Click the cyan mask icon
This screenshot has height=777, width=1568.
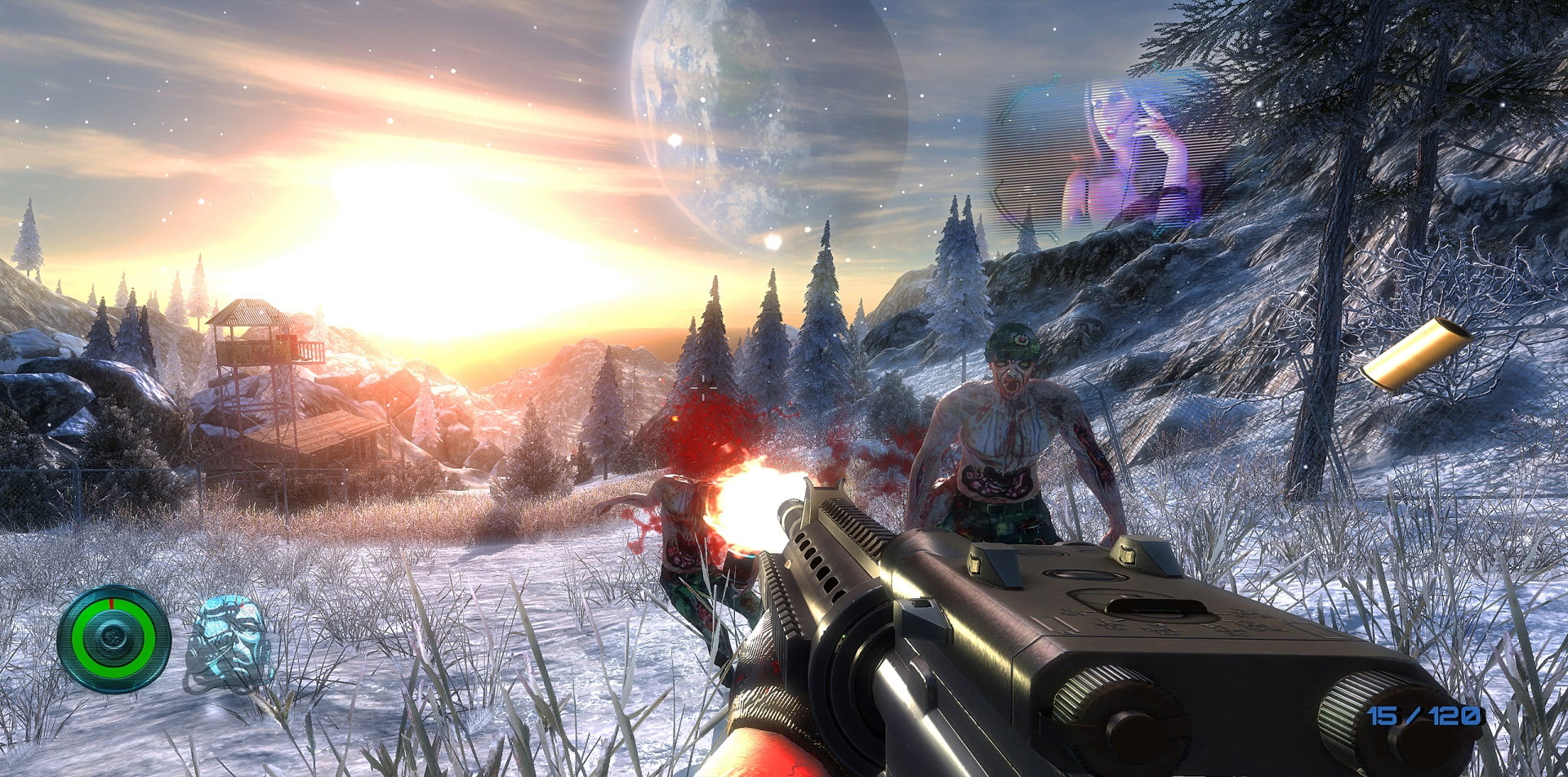coord(229,641)
